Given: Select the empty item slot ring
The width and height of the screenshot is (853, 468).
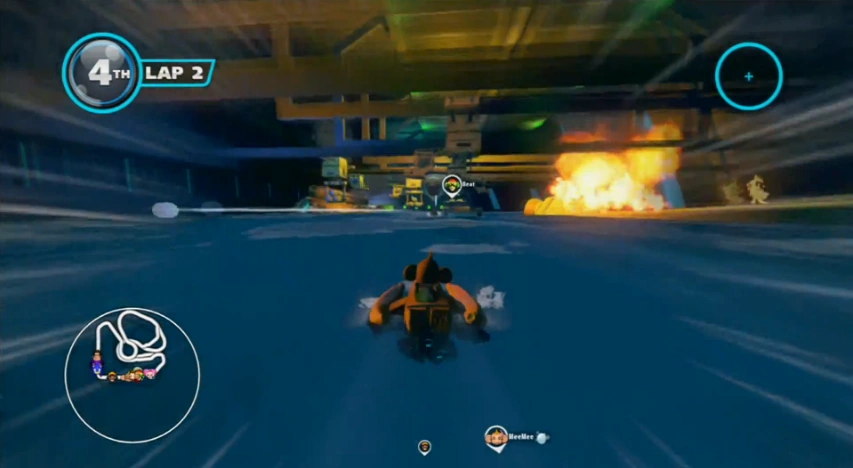Looking at the screenshot, I should click(748, 76).
